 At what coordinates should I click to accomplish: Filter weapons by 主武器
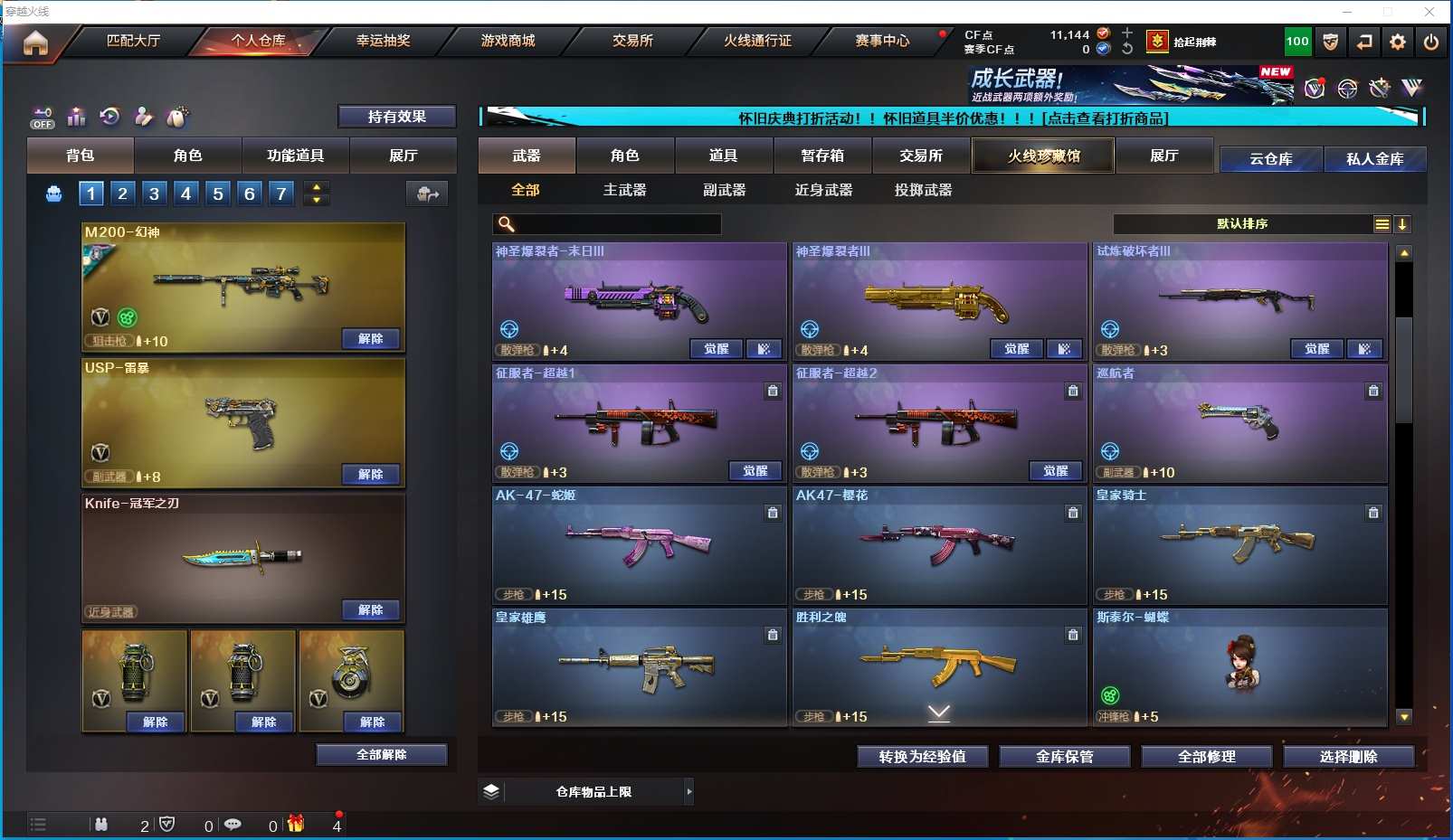pos(624,190)
